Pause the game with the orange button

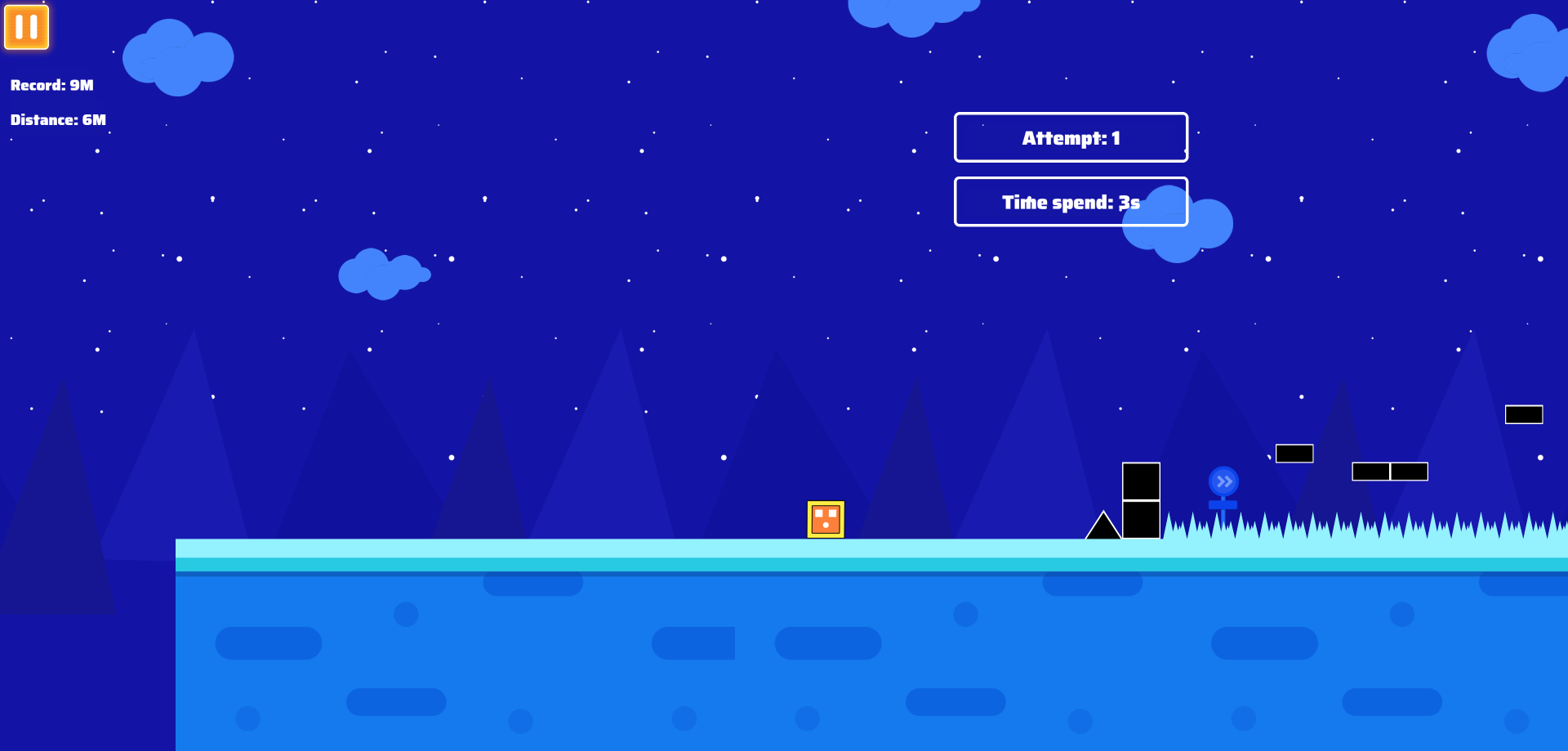tap(27, 27)
